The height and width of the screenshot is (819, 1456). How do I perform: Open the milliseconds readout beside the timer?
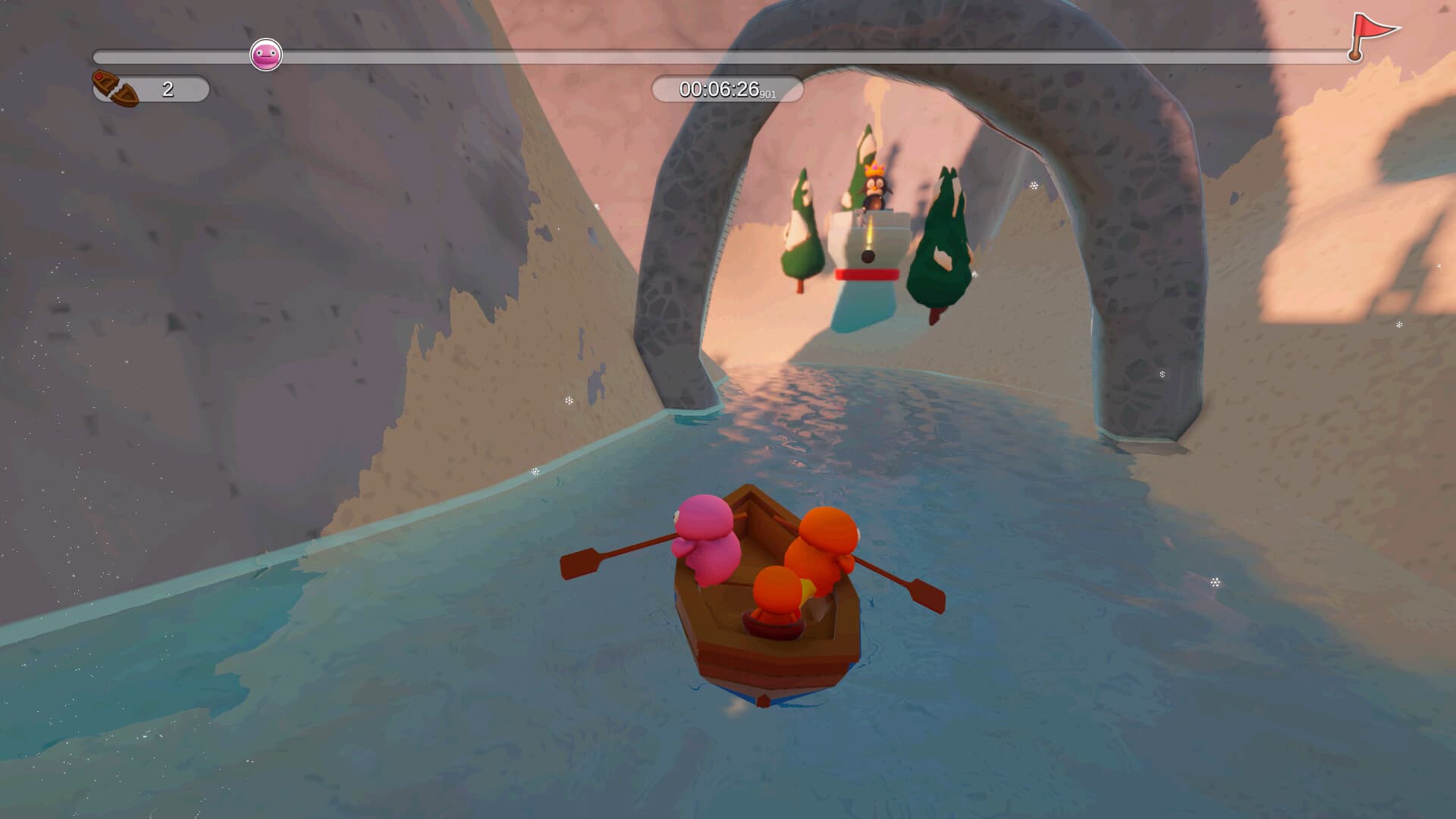(x=767, y=93)
